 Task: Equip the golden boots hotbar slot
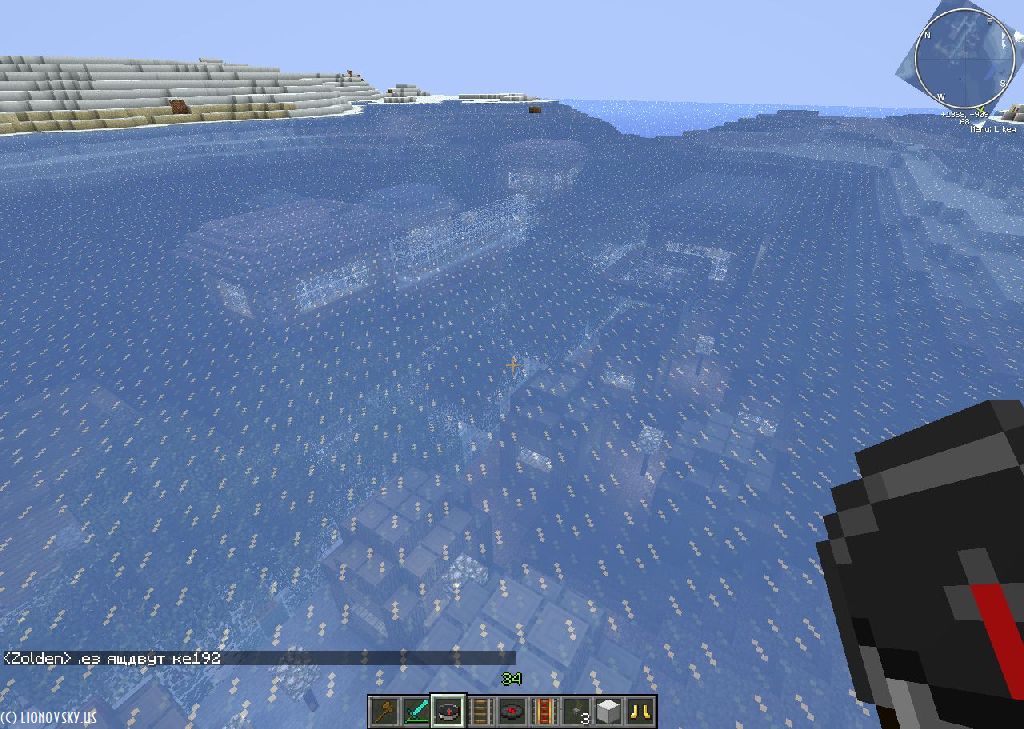click(640, 712)
